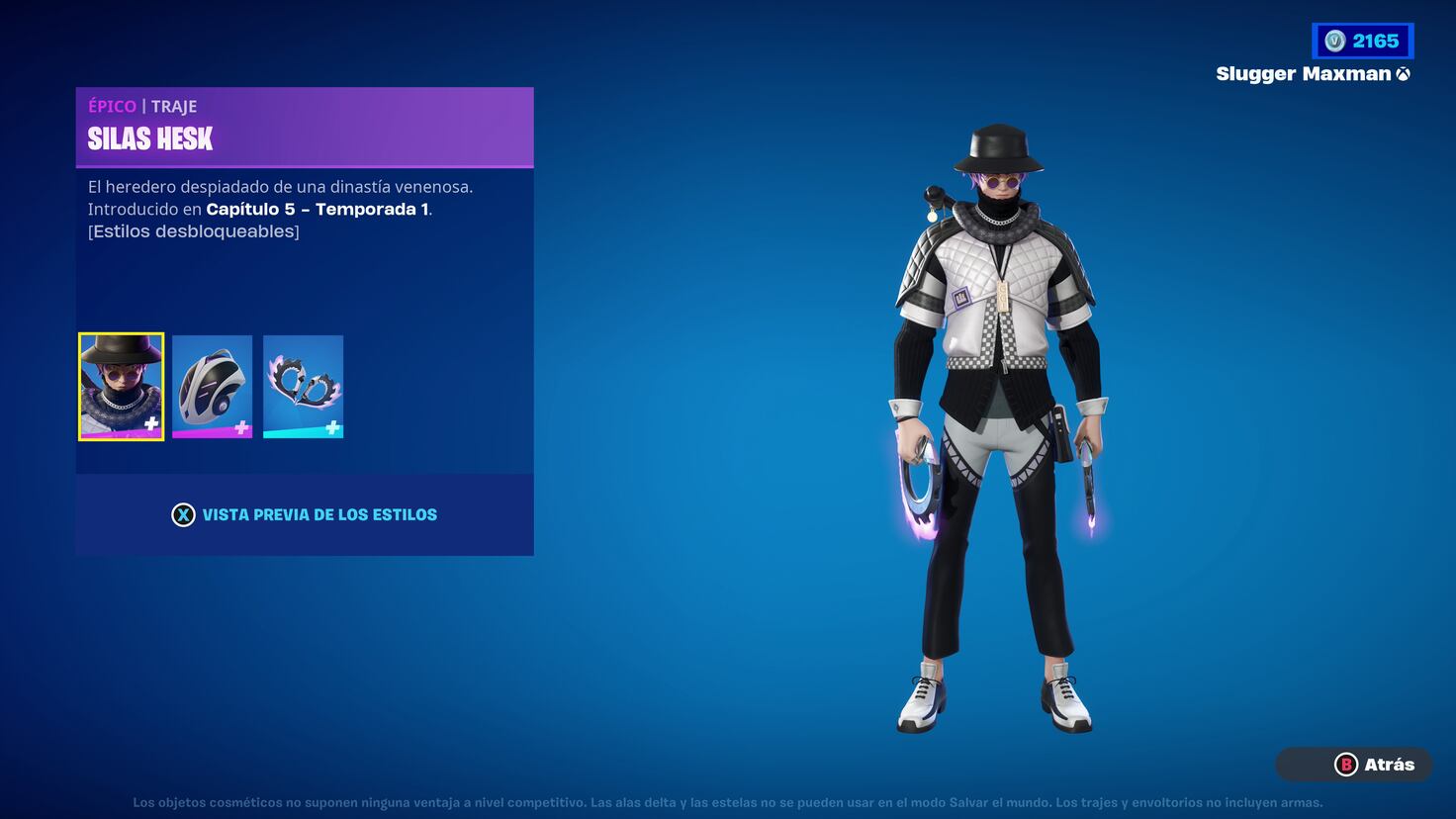1456x819 pixels.
Task: Click the plus badge on the back bling
Action: pyautogui.click(x=241, y=427)
